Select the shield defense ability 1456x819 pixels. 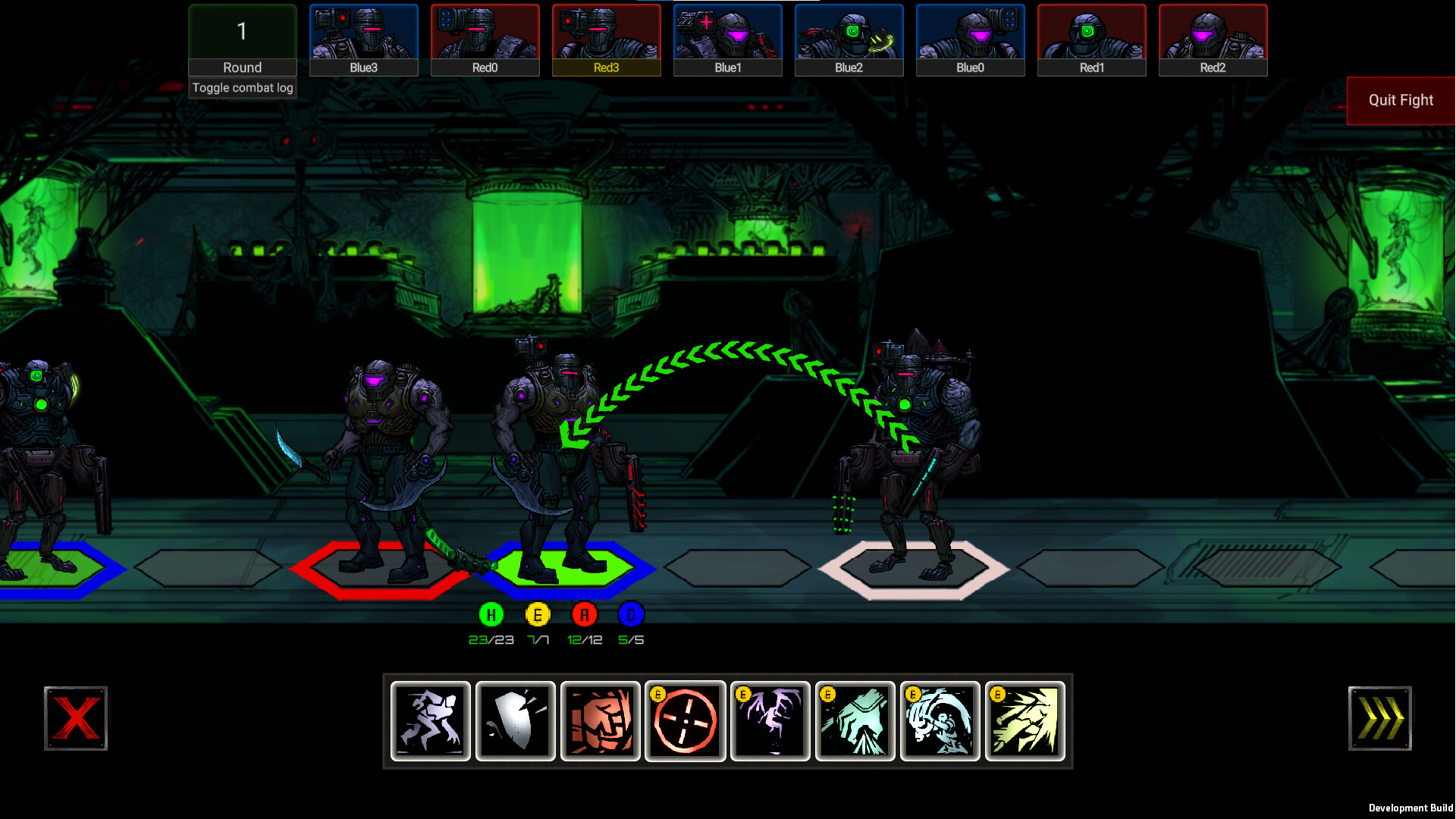click(x=515, y=720)
